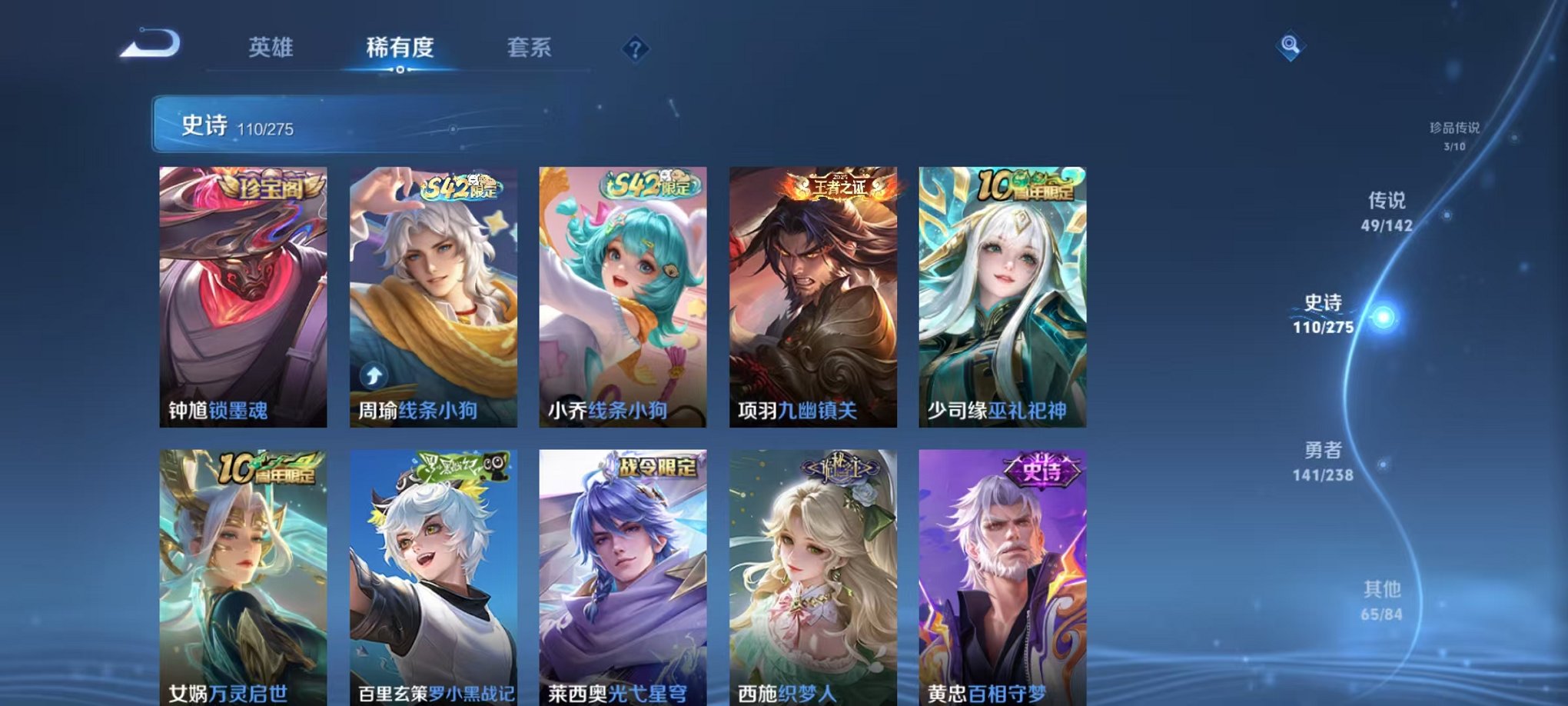The width and height of the screenshot is (1568, 706).
Task: Open the search function via magnifier icon
Action: click(1291, 45)
